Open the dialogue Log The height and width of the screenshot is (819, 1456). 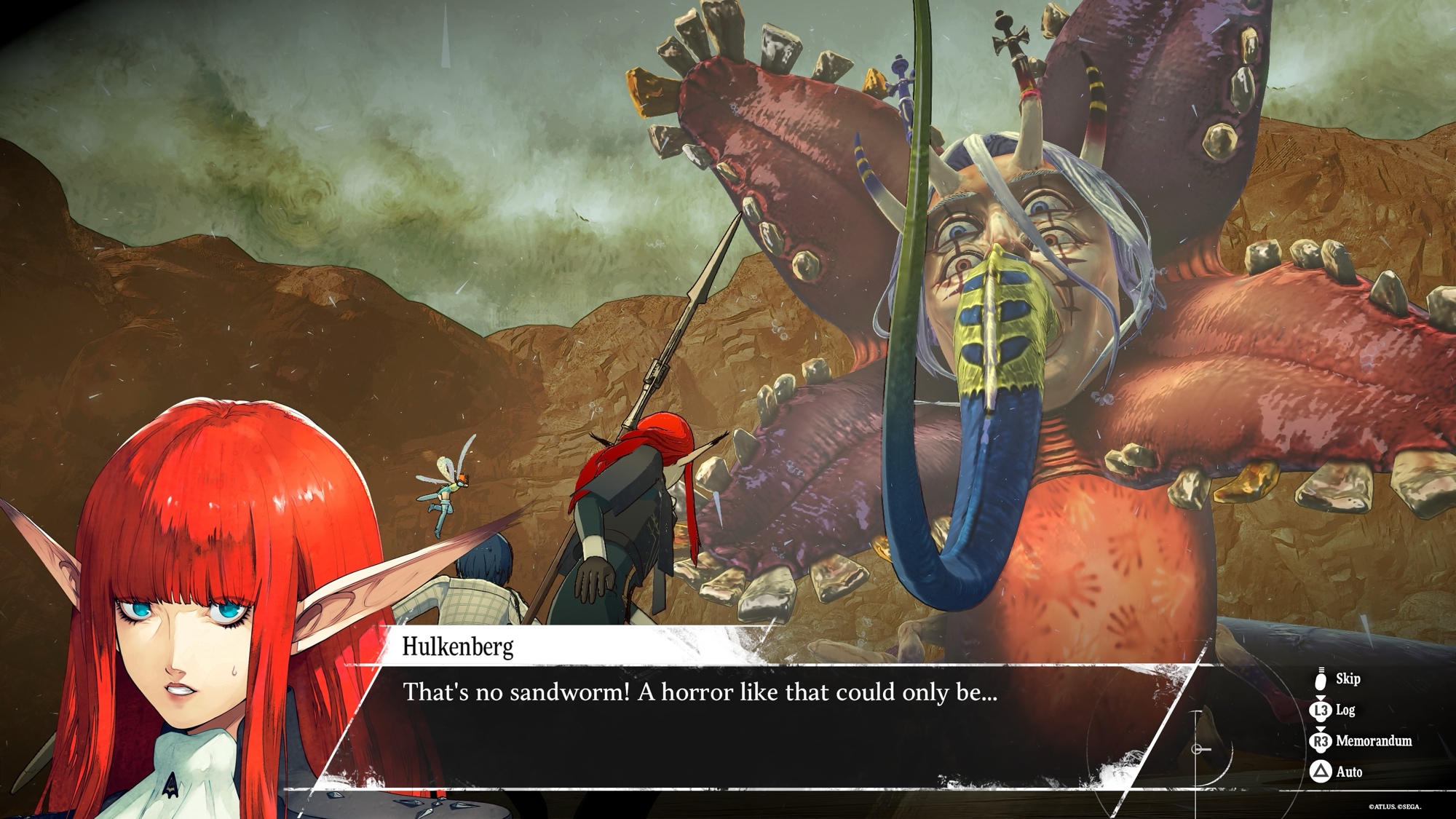coord(1335,710)
